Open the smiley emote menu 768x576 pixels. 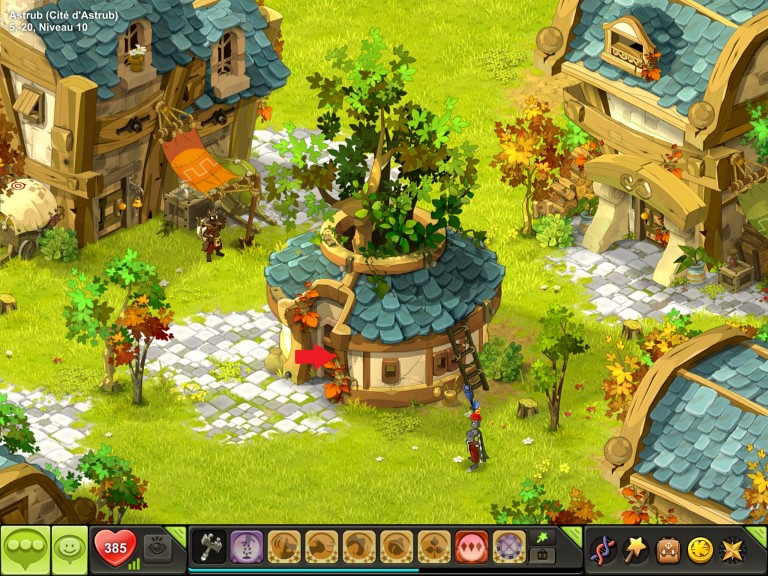[x=70, y=549]
